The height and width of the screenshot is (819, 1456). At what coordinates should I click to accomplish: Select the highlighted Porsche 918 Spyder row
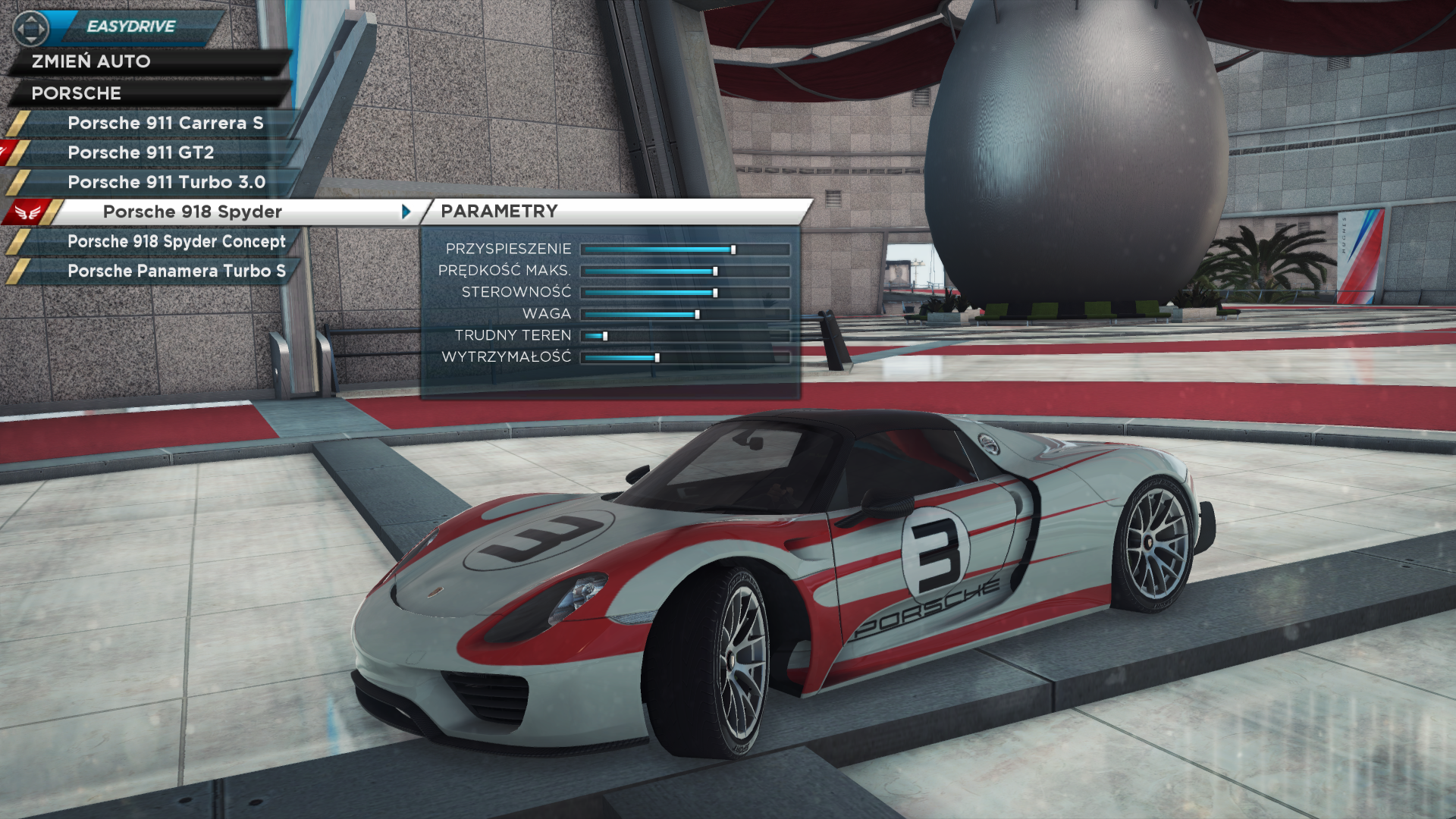click(x=193, y=212)
